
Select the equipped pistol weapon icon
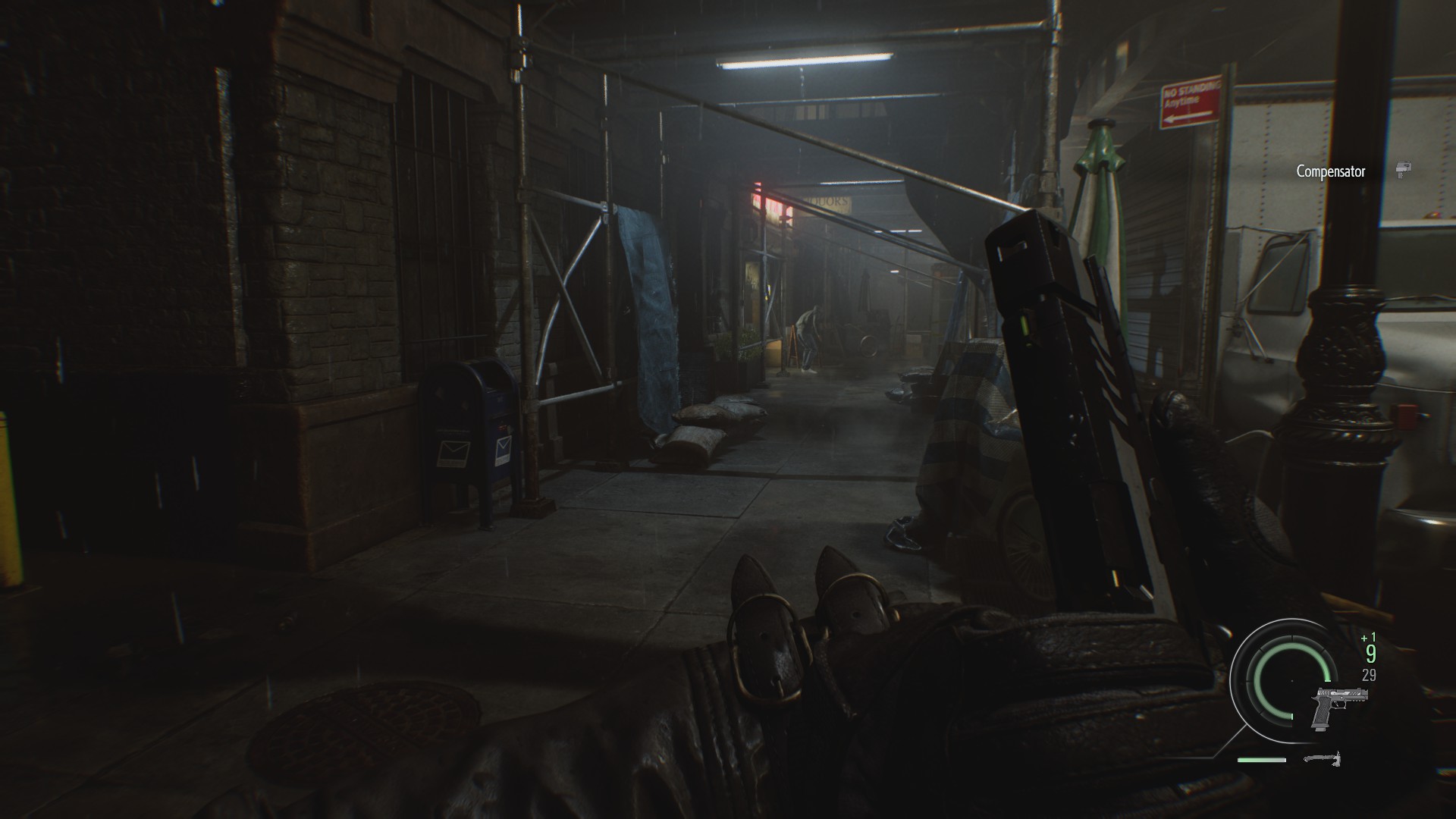click(1340, 708)
